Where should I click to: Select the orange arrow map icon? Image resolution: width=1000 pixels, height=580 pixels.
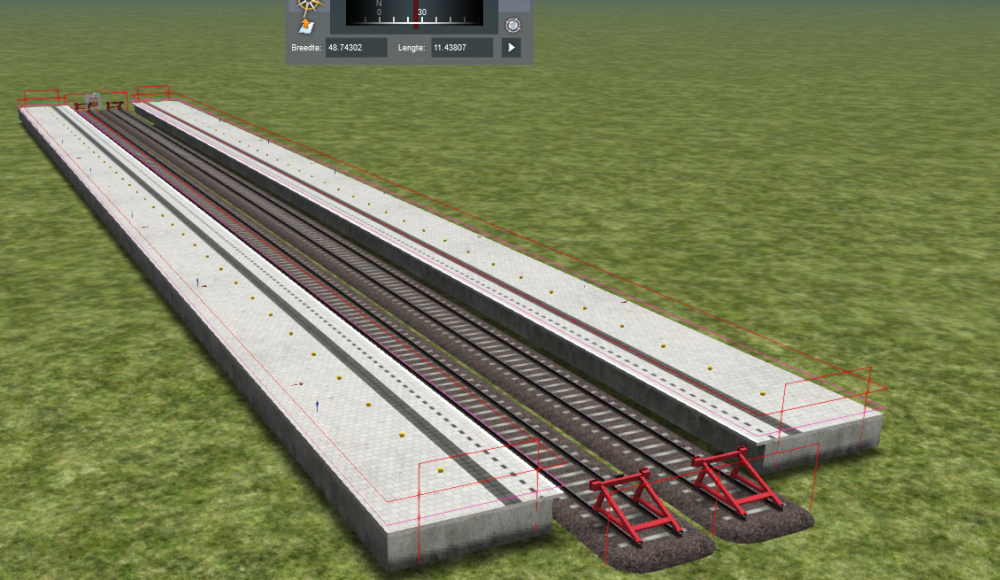tap(307, 25)
